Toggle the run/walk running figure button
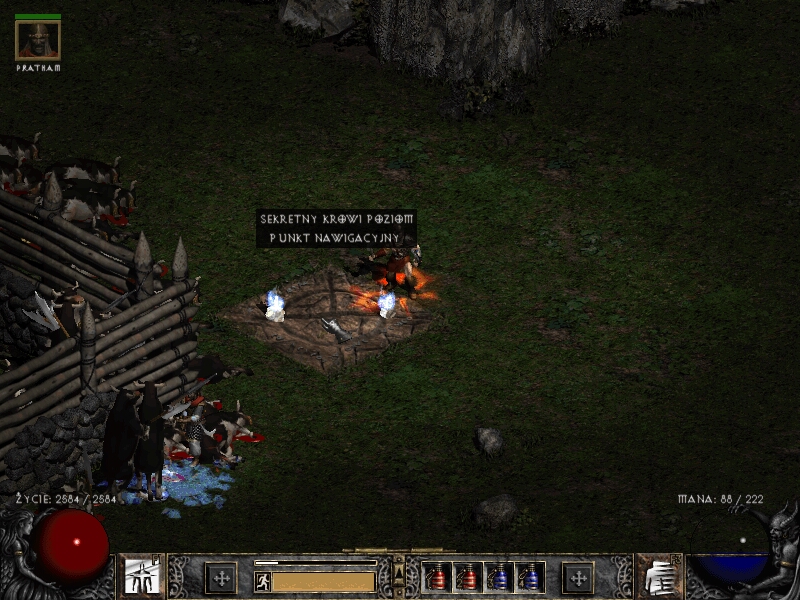800x600 pixels. click(263, 581)
